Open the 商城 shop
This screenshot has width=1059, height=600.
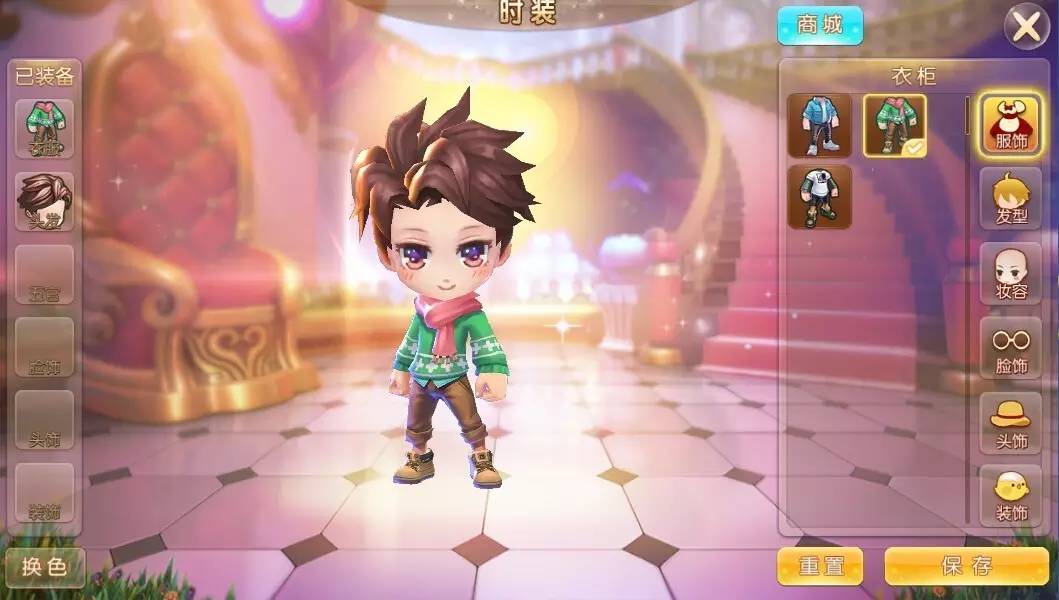coord(820,27)
